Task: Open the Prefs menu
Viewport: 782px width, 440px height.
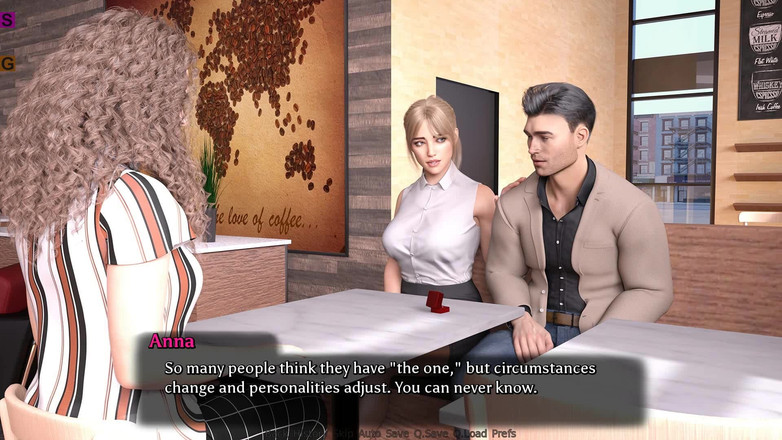Action: [505, 433]
